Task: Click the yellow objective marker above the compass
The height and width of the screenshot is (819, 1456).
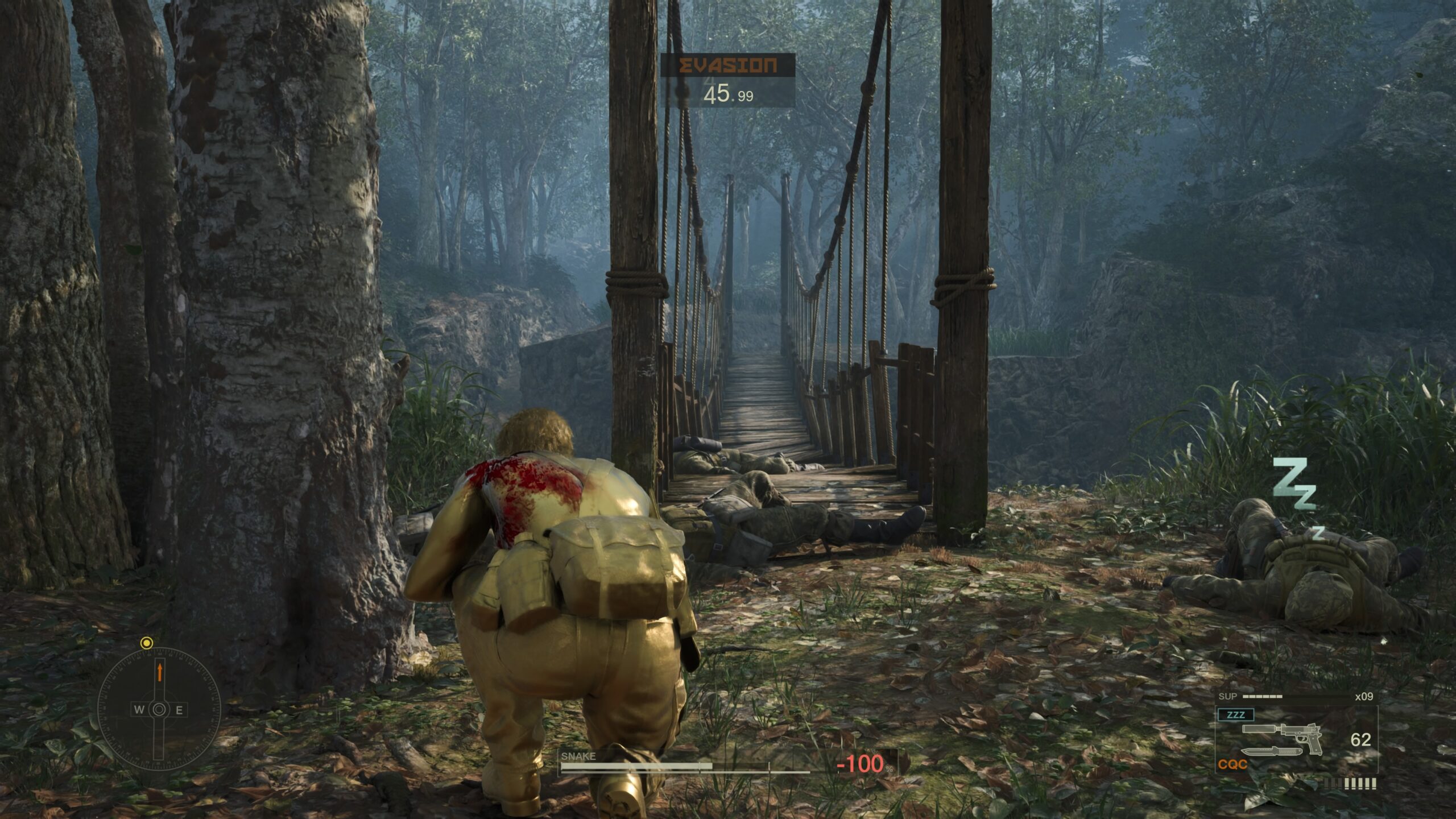Action: click(147, 643)
